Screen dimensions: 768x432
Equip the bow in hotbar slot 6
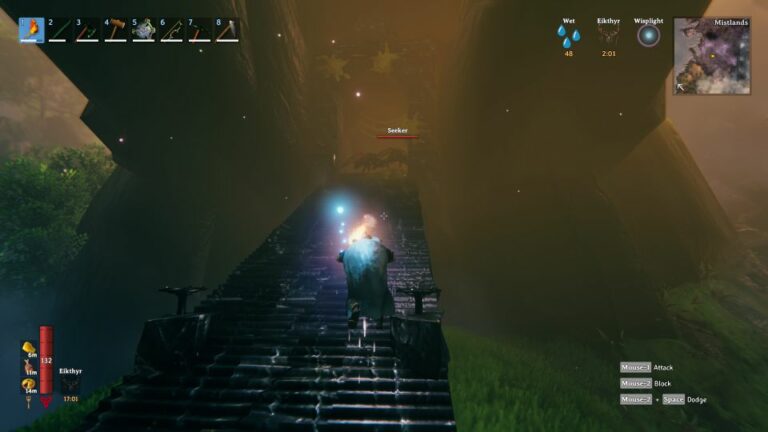tap(172, 30)
